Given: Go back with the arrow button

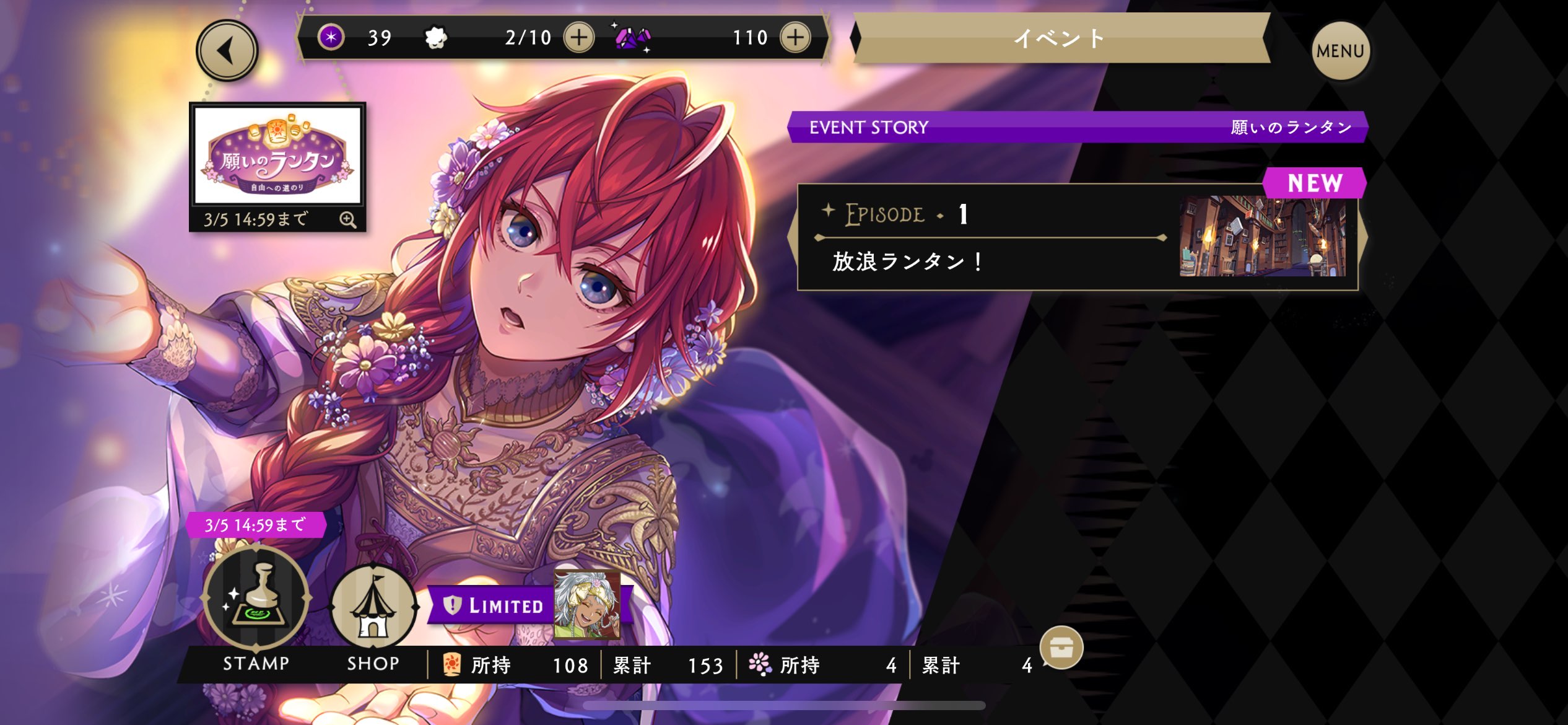Looking at the screenshot, I should point(227,51).
